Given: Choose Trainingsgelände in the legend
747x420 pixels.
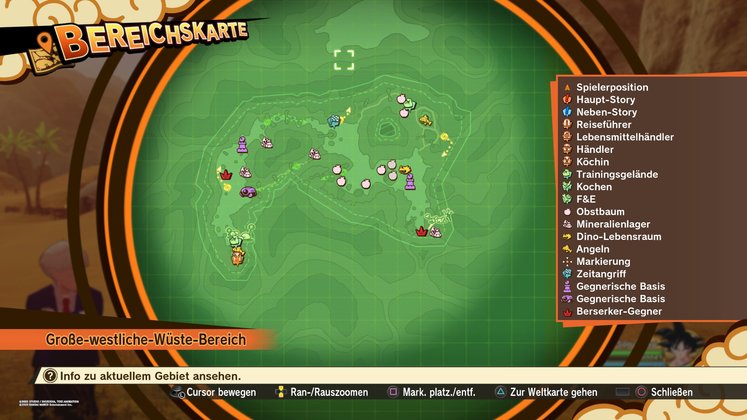Looking at the screenshot, I should coord(616,174).
